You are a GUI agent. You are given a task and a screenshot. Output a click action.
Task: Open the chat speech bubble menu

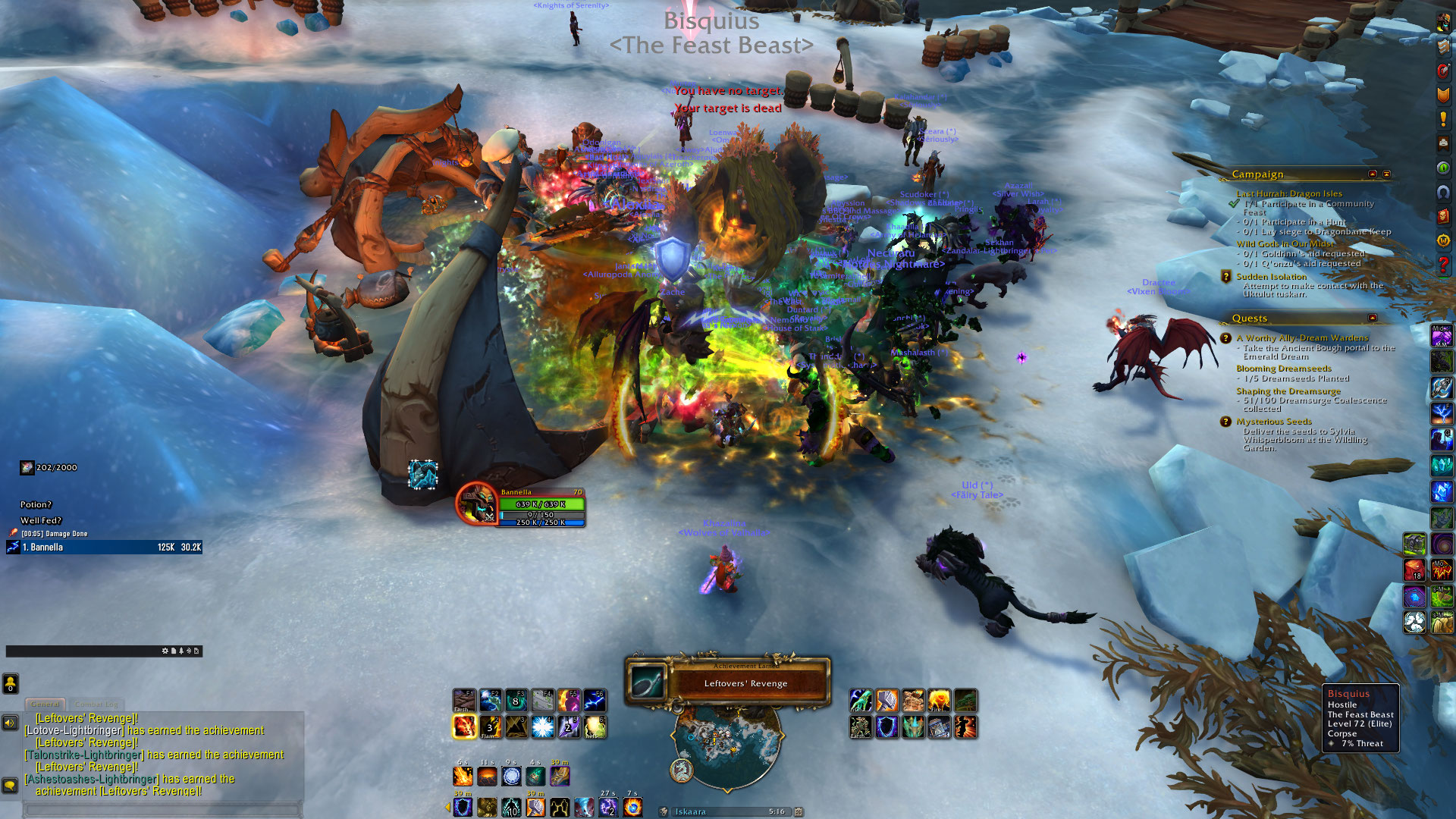coord(11,785)
